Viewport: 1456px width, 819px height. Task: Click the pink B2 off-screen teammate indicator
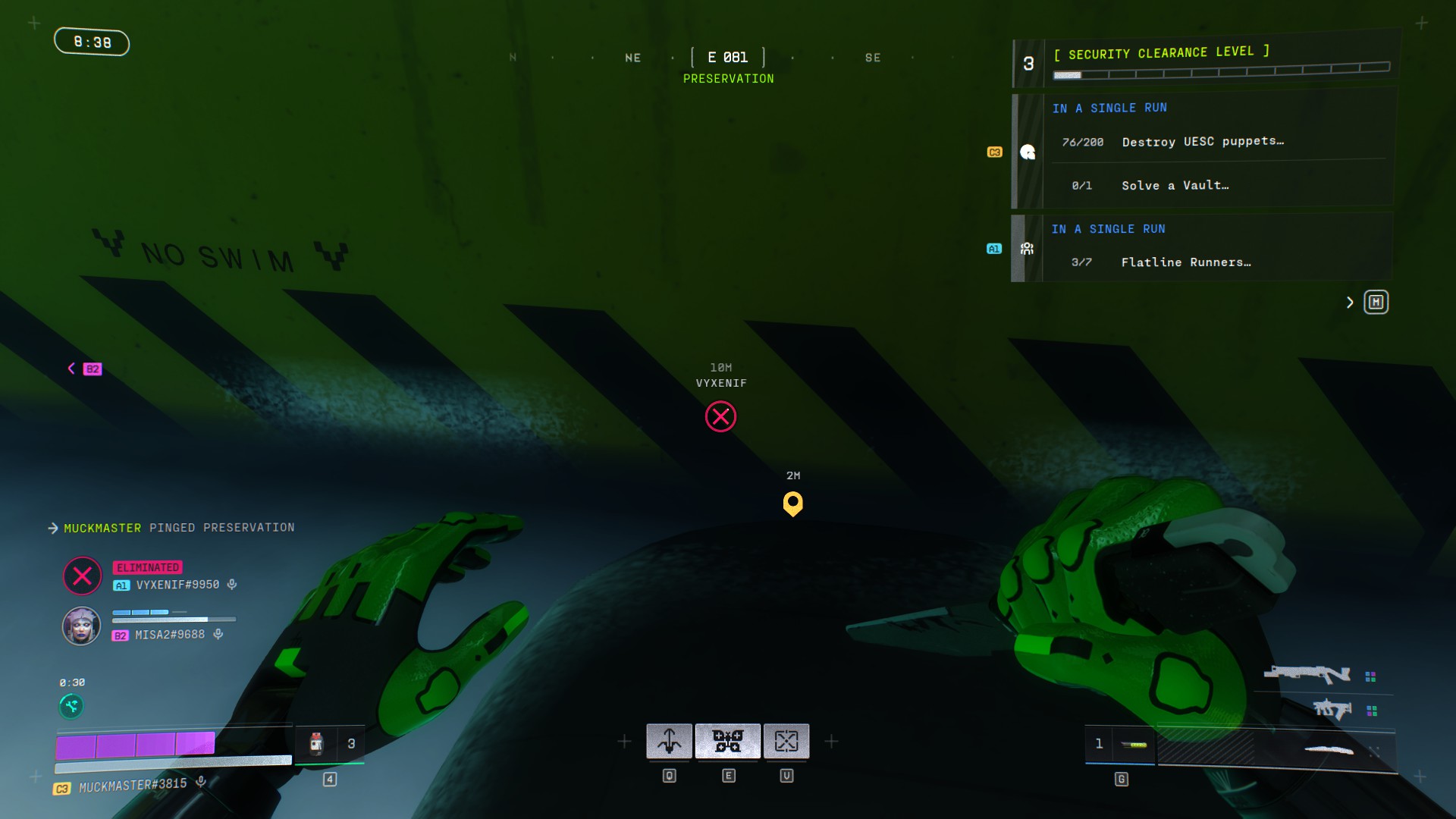point(92,369)
